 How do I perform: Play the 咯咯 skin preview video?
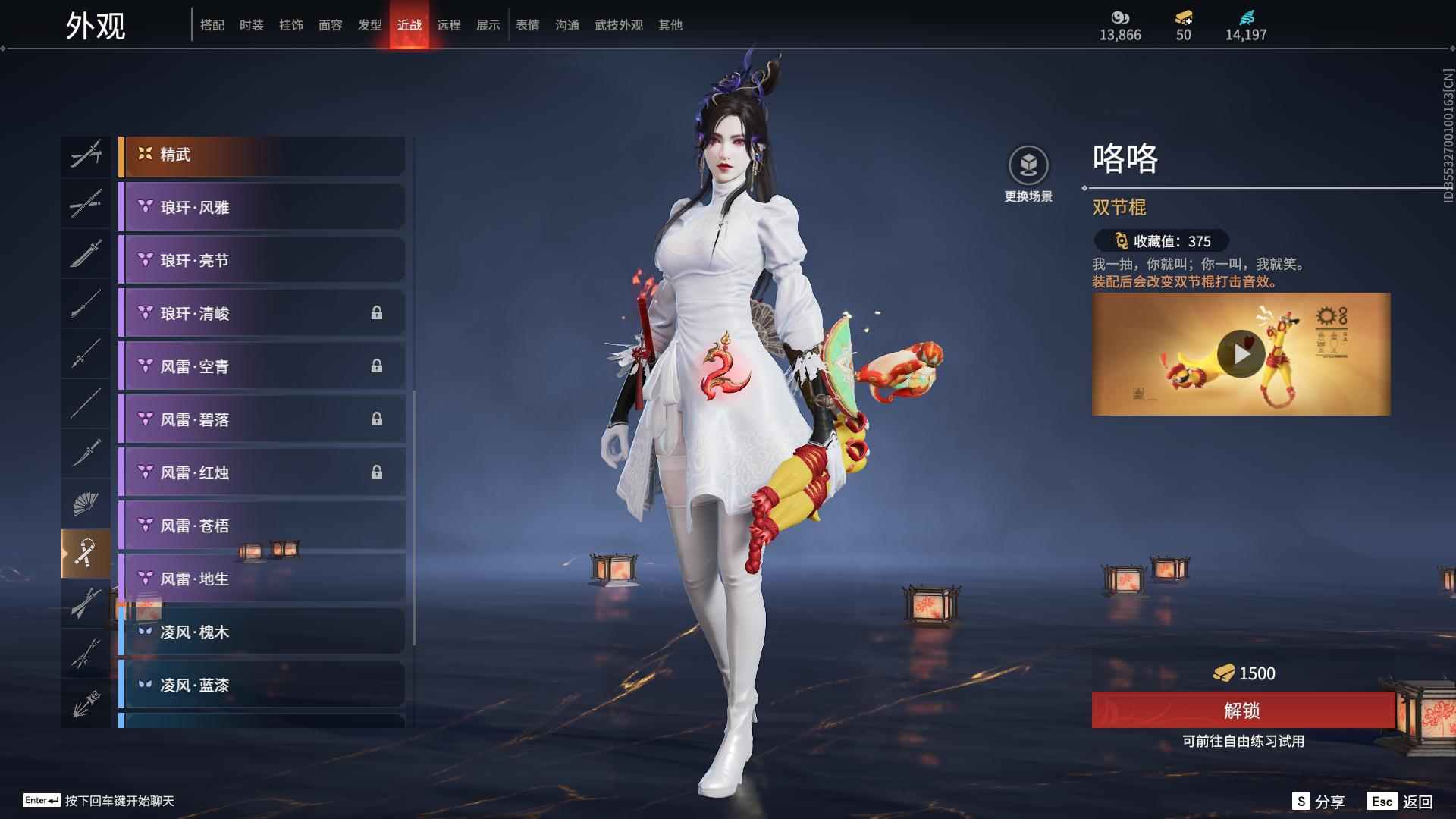1241,353
